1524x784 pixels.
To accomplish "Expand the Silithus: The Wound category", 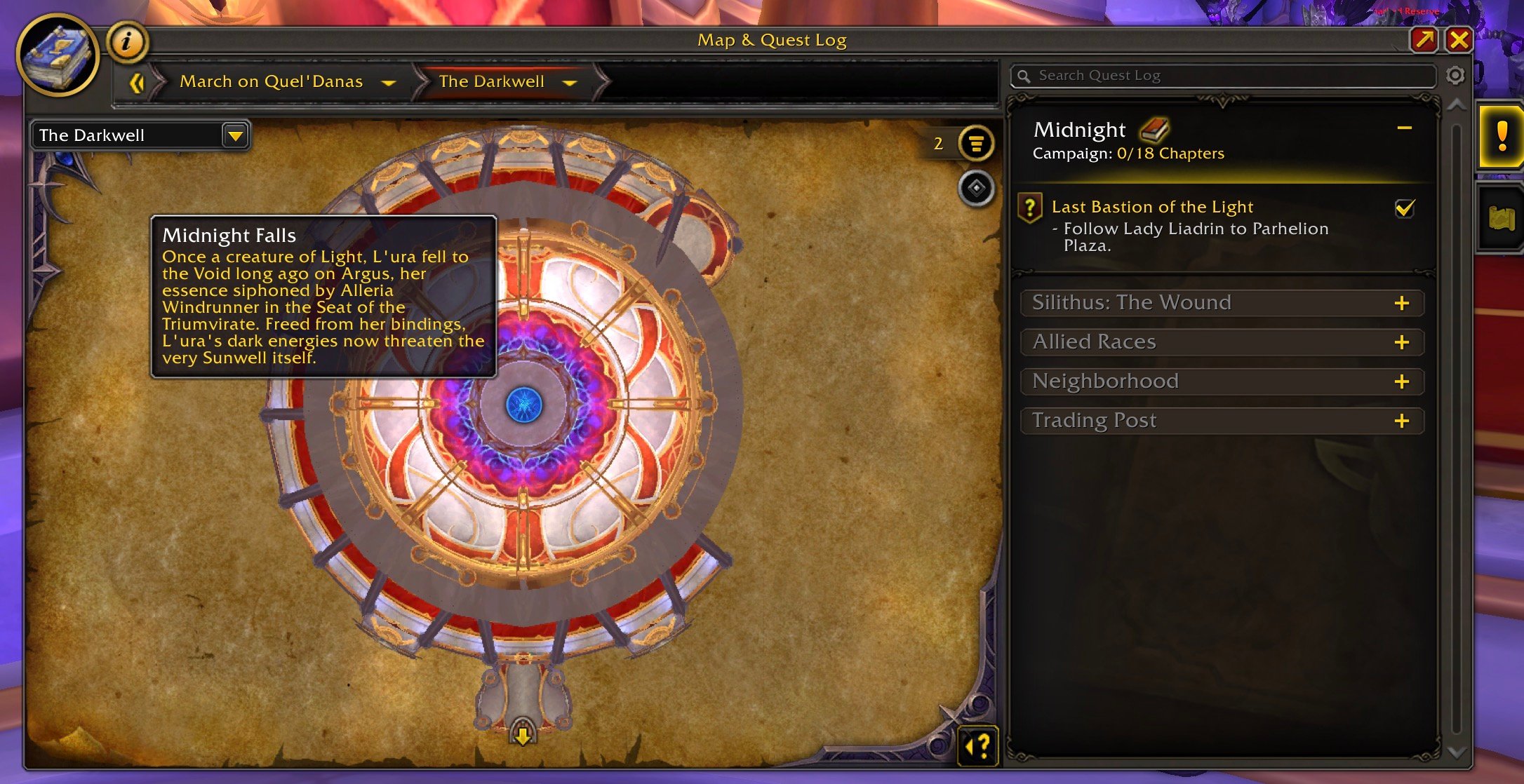I will [x=1401, y=303].
